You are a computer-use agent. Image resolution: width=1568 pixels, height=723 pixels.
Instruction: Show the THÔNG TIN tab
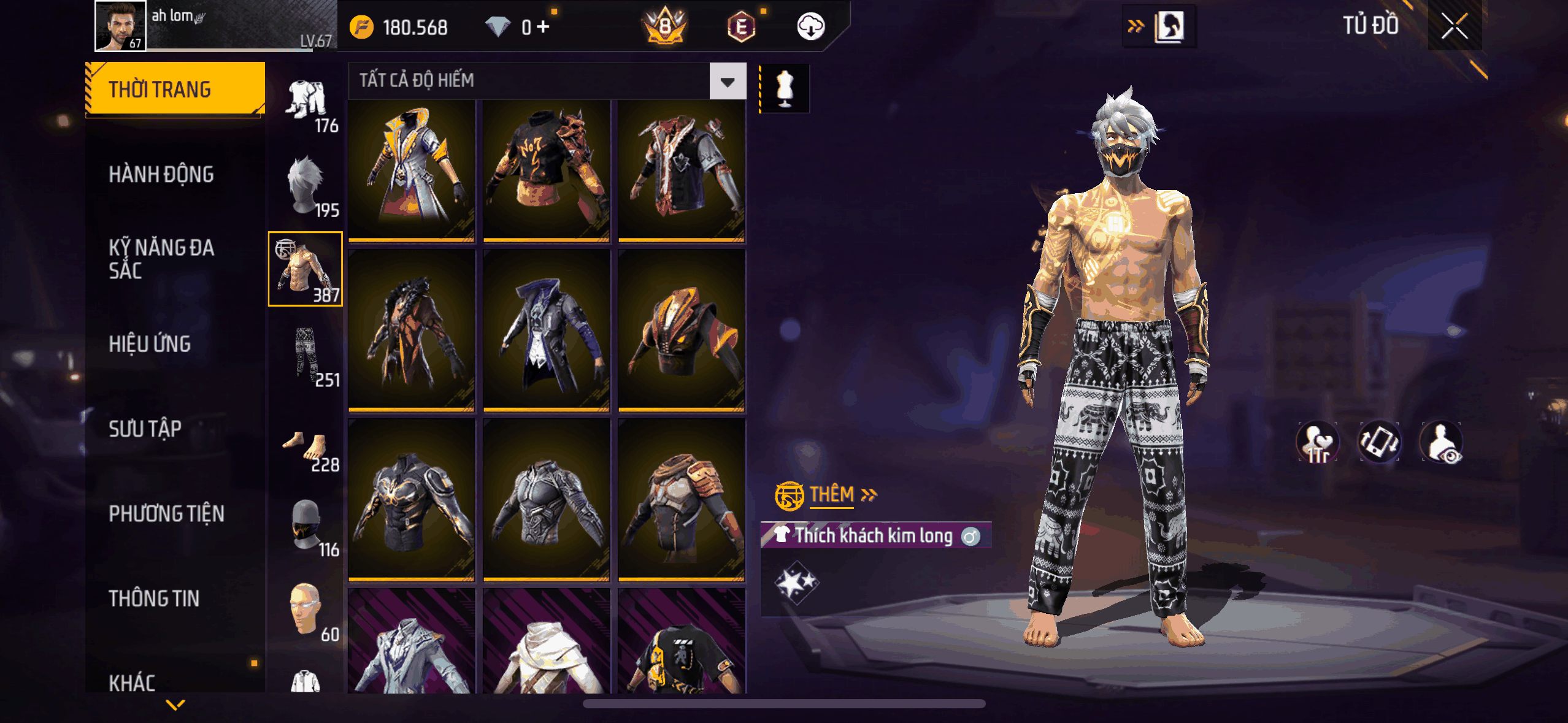click(x=154, y=599)
